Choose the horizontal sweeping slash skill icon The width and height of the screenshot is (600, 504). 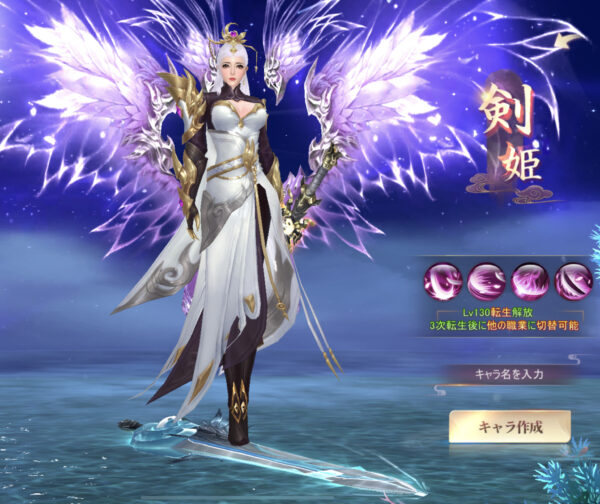(x=487, y=279)
